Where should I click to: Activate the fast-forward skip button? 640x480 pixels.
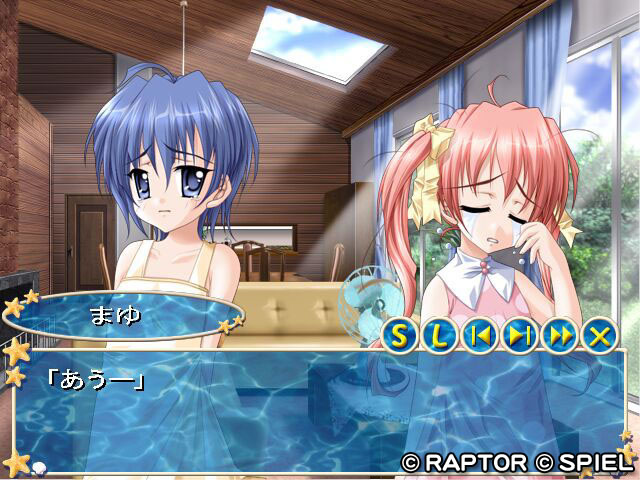coord(560,336)
